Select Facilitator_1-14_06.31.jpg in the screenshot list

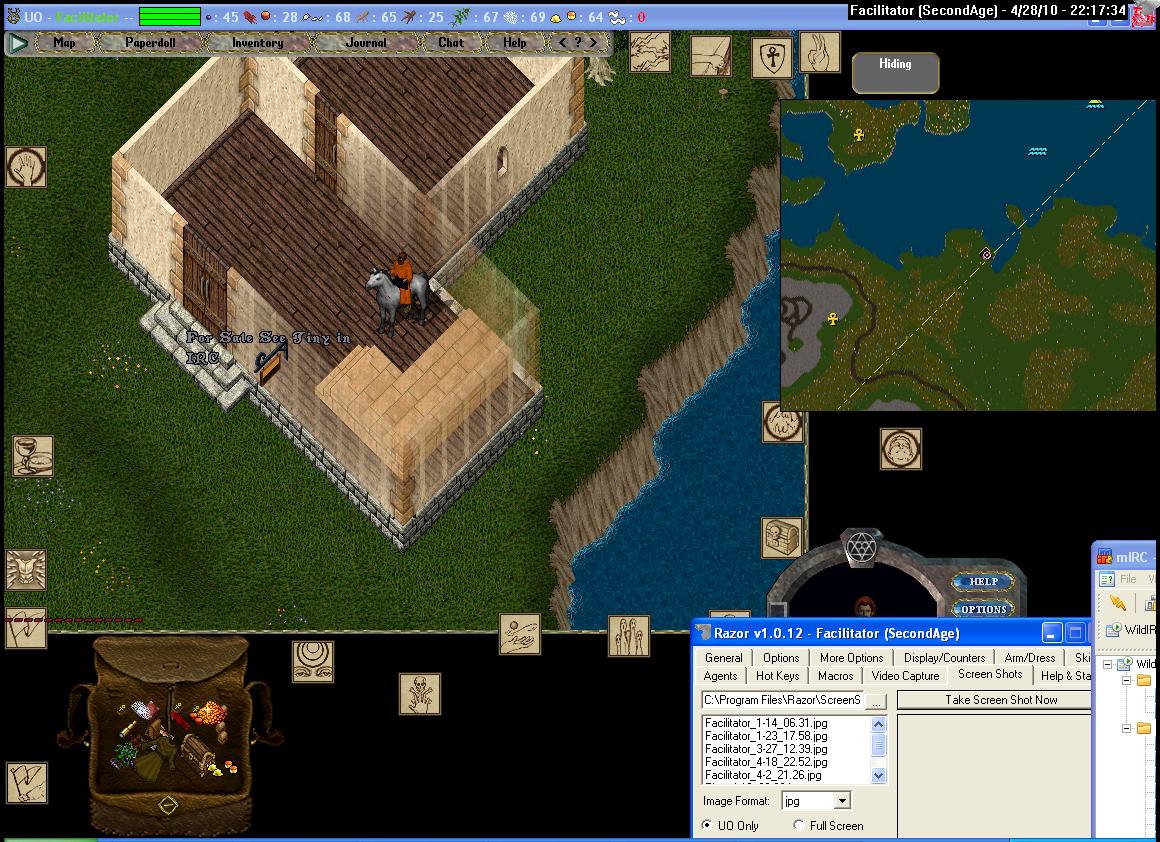click(765, 723)
